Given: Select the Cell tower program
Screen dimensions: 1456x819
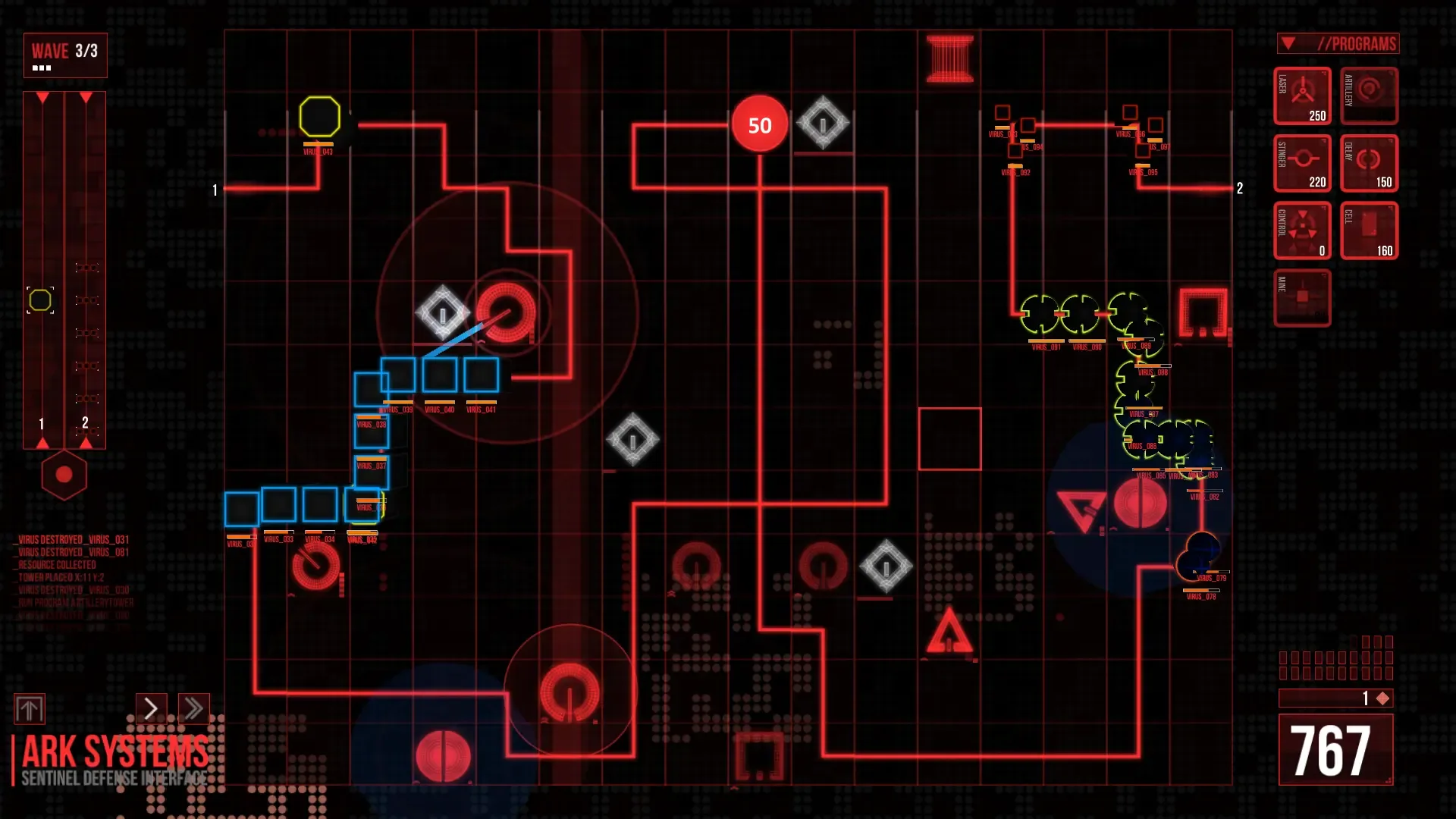Looking at the screenshot, I should pos(1369,230).
